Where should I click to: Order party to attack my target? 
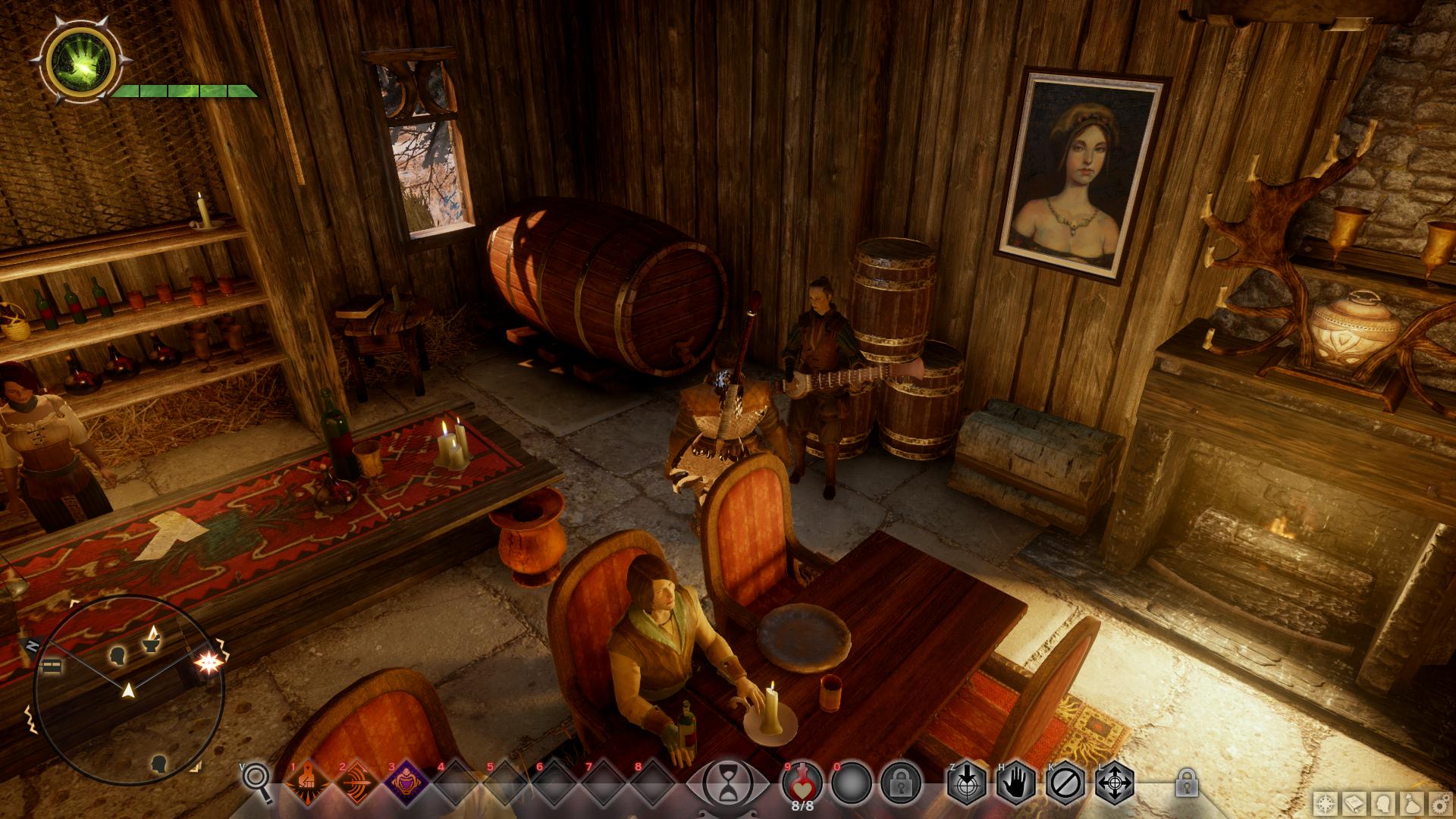968,783
